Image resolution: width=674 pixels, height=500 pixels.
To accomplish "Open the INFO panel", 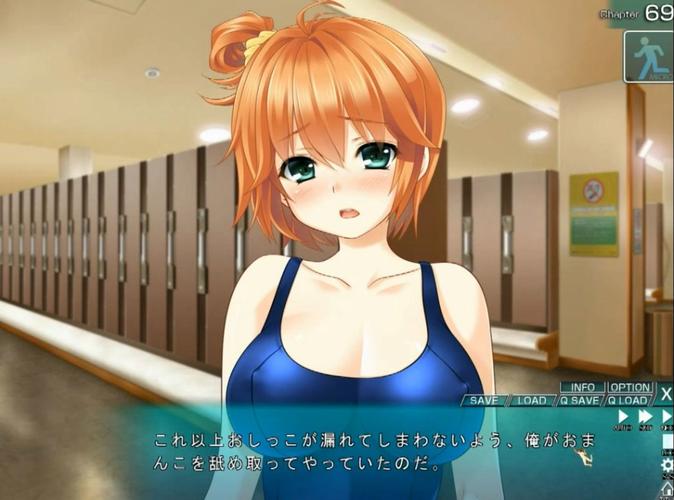I will (x=582, y=387).
